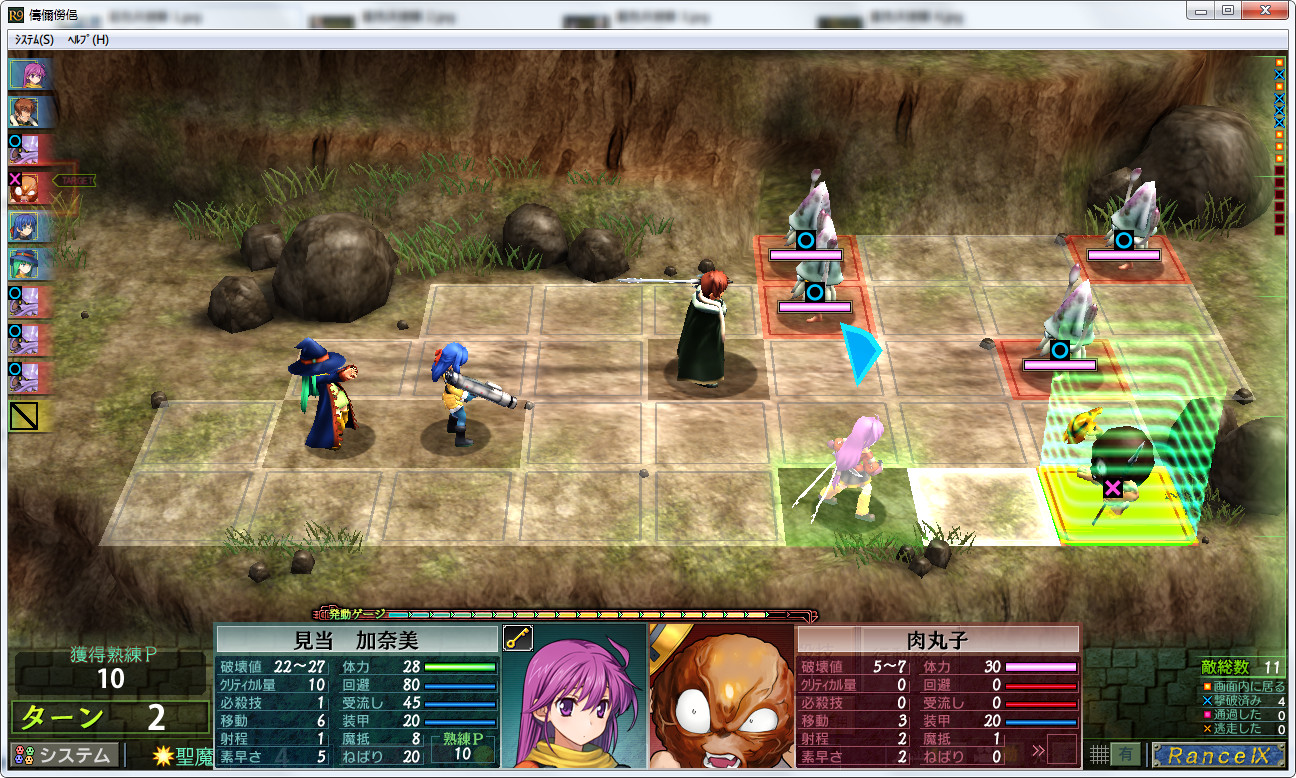
Task: Open the システム button in the bottom bar
Action: click(64, 754)
